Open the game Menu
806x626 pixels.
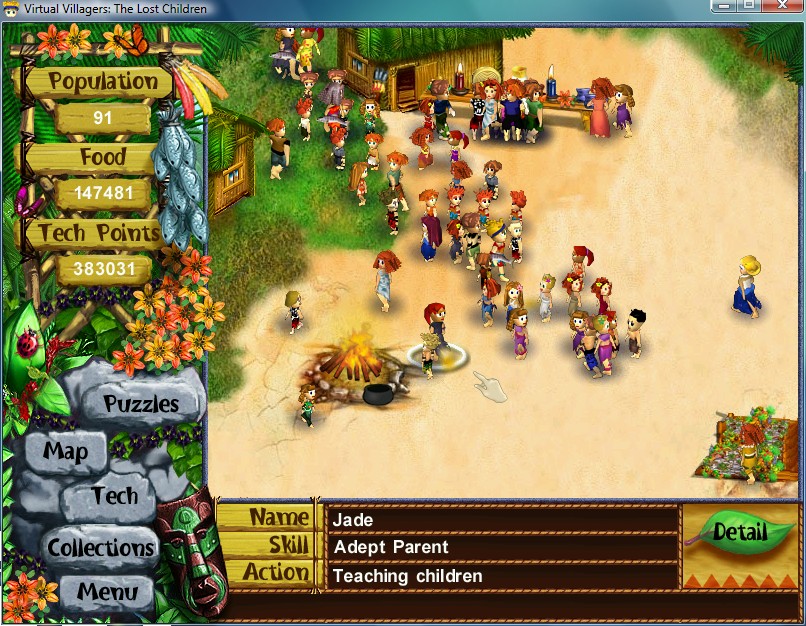(108, 591)
